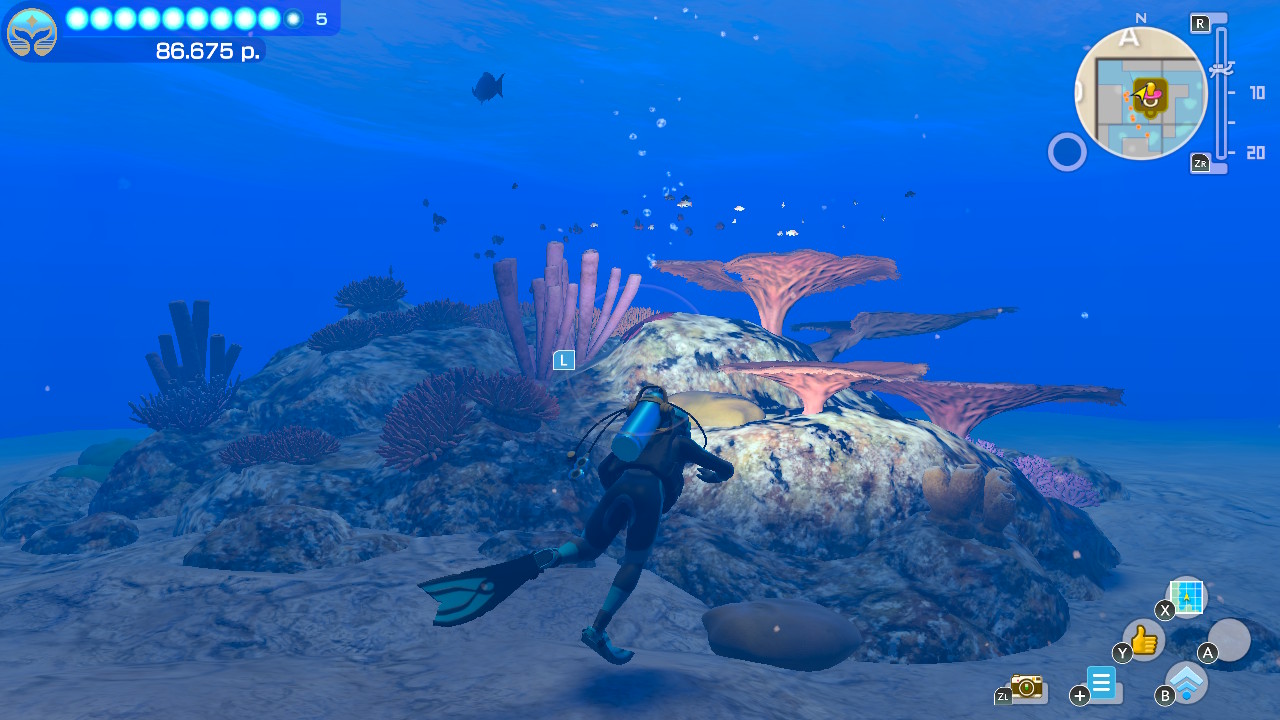Select the pacifier marker on the minimap
This screenshot has height=720, width=1280.
(1150, 94)
